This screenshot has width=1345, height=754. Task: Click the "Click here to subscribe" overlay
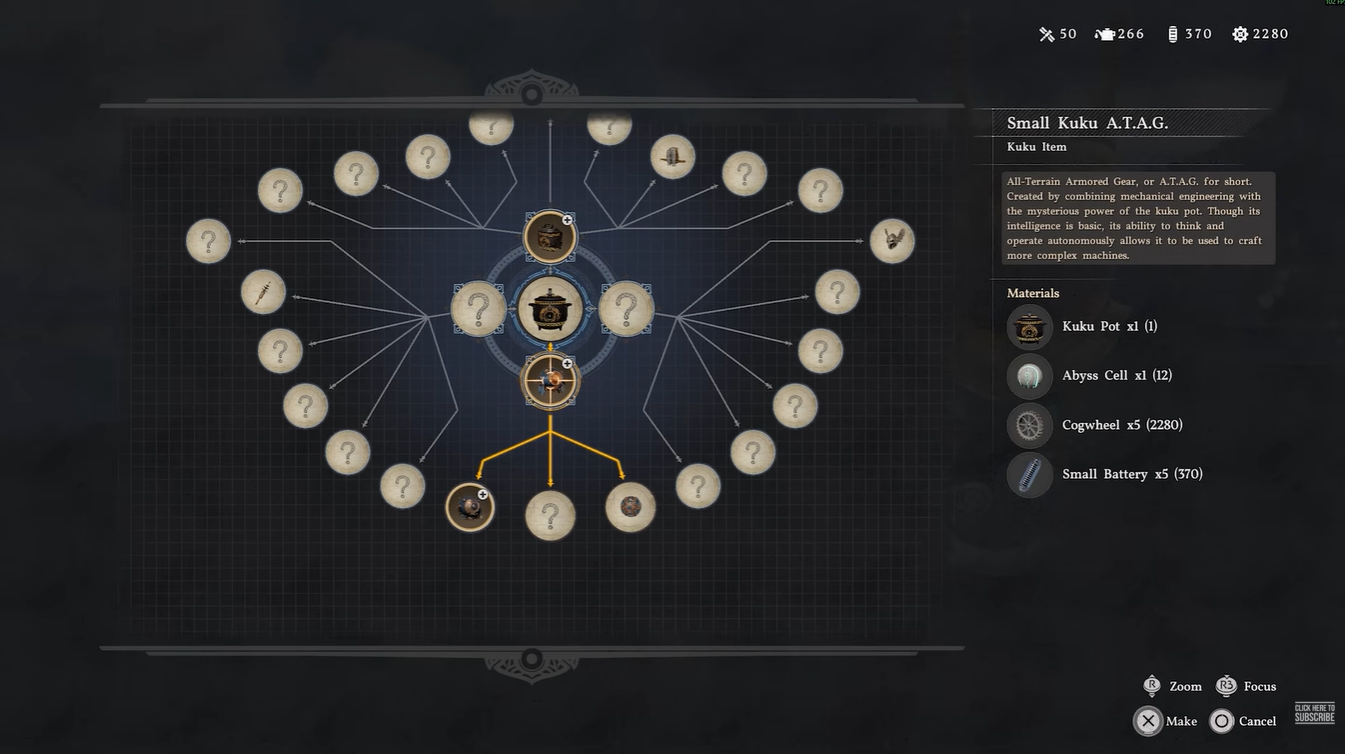pos(1314,713)
